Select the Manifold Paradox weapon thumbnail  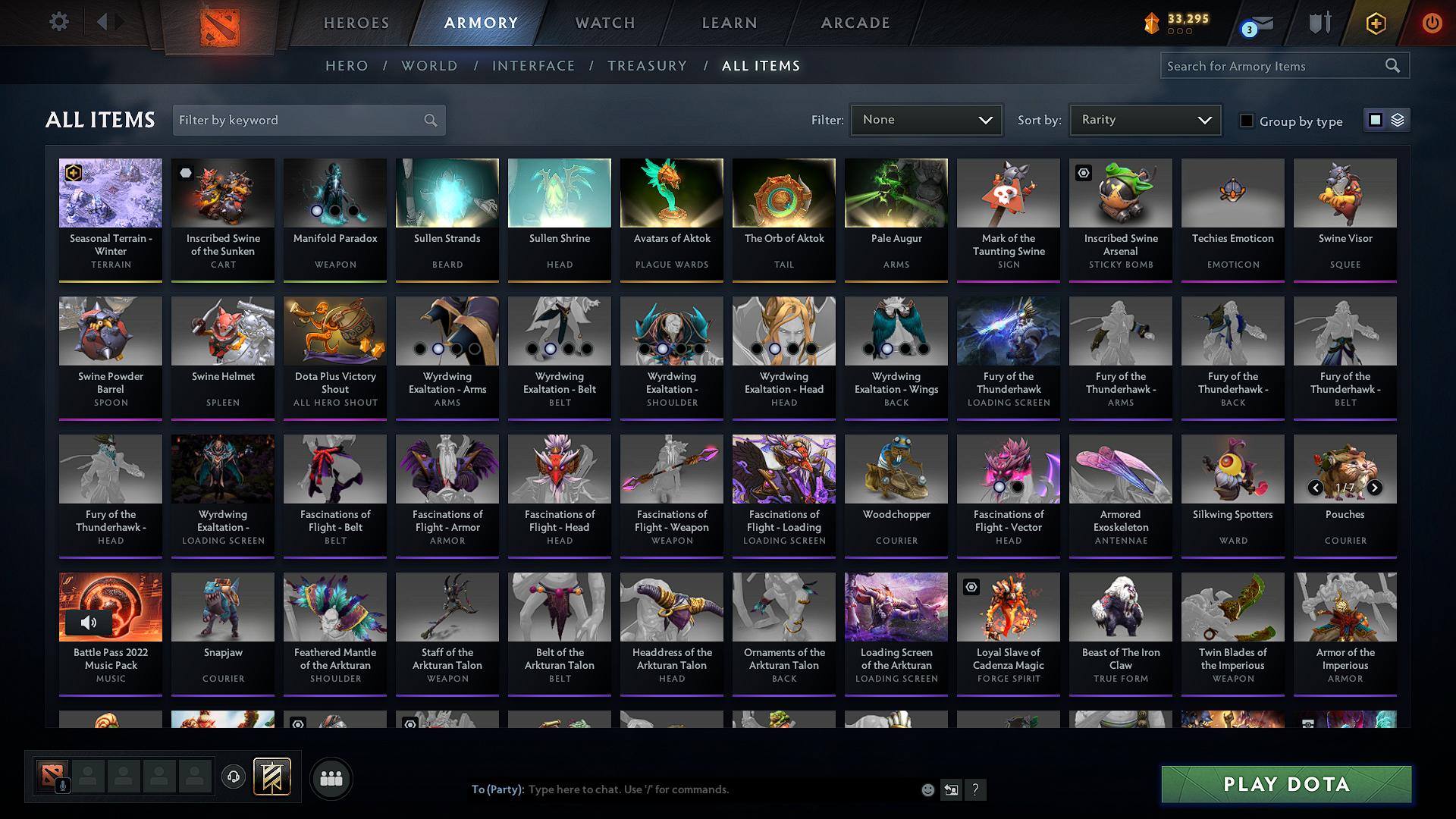(334, 193)
